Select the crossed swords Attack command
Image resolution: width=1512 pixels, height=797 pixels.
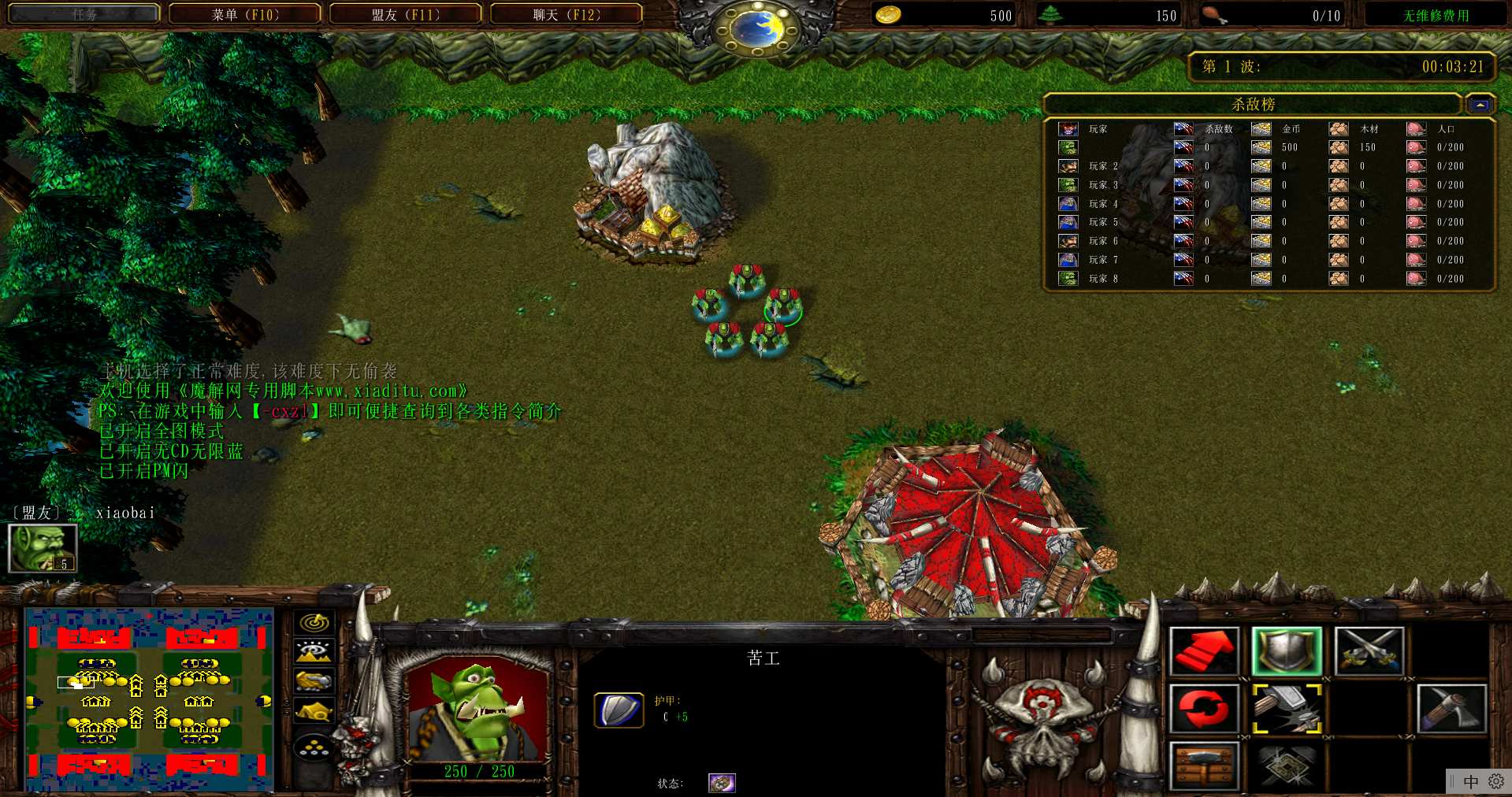pyautogui.click(x=1369, y=651)
